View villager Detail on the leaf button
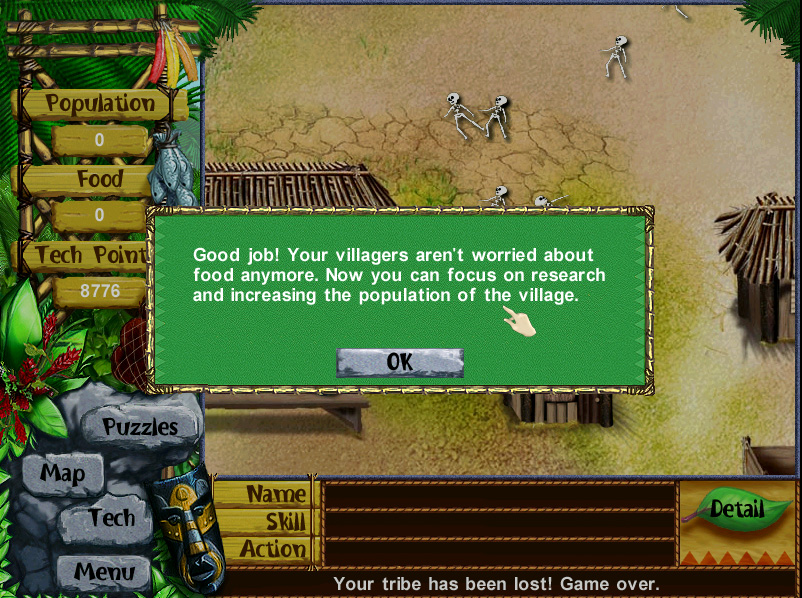Screen dimensions: 802x598 tap(736, 509)
